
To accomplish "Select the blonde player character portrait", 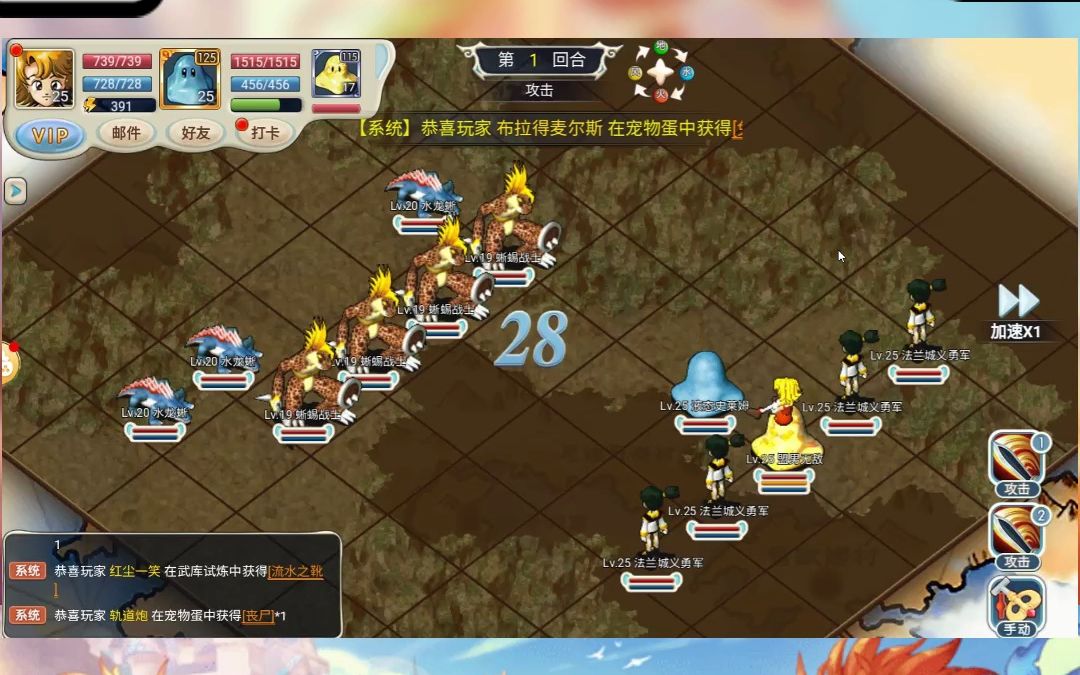I will 44,79.
